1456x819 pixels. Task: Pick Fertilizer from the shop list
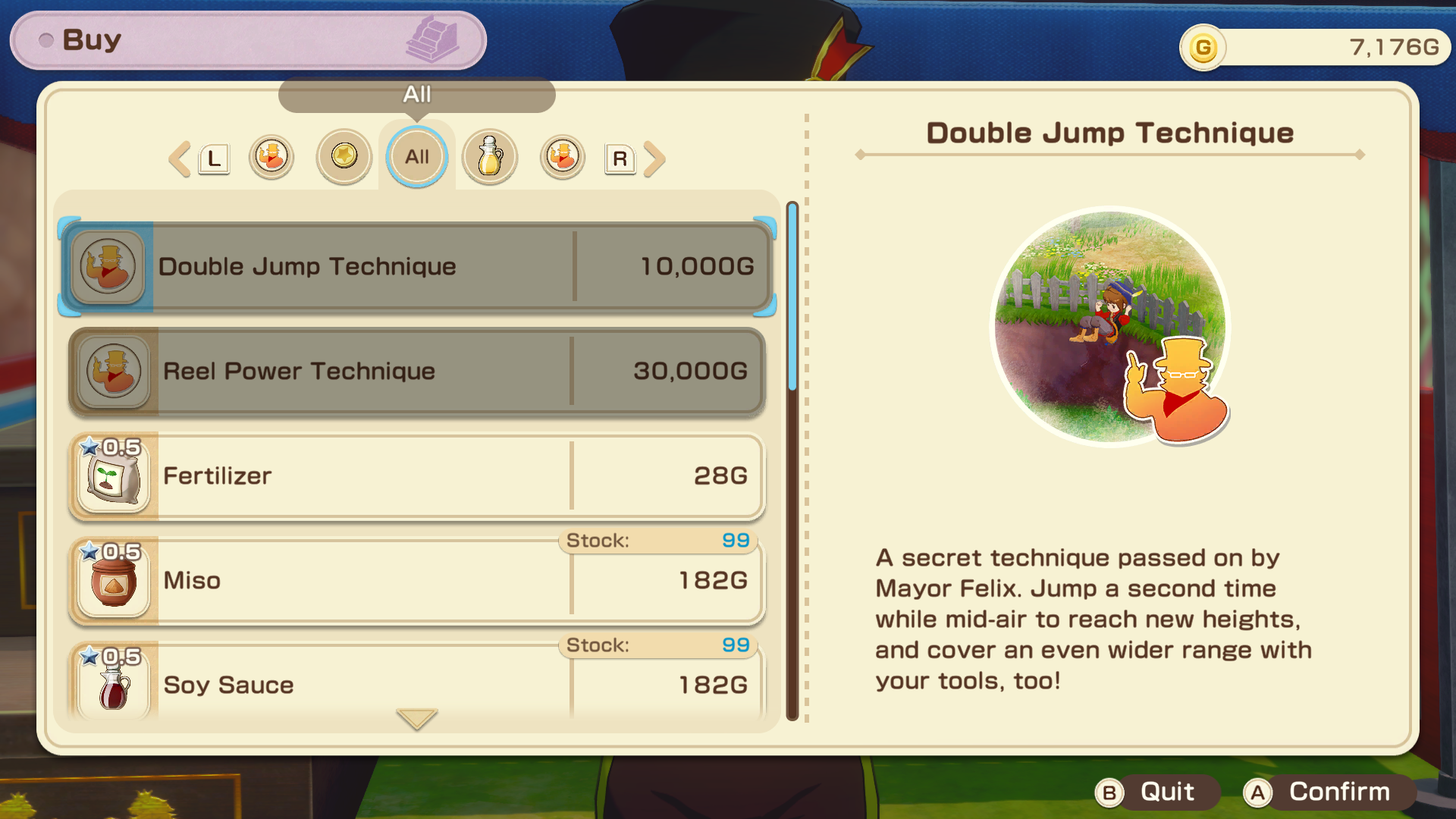[x=417, y=475]
